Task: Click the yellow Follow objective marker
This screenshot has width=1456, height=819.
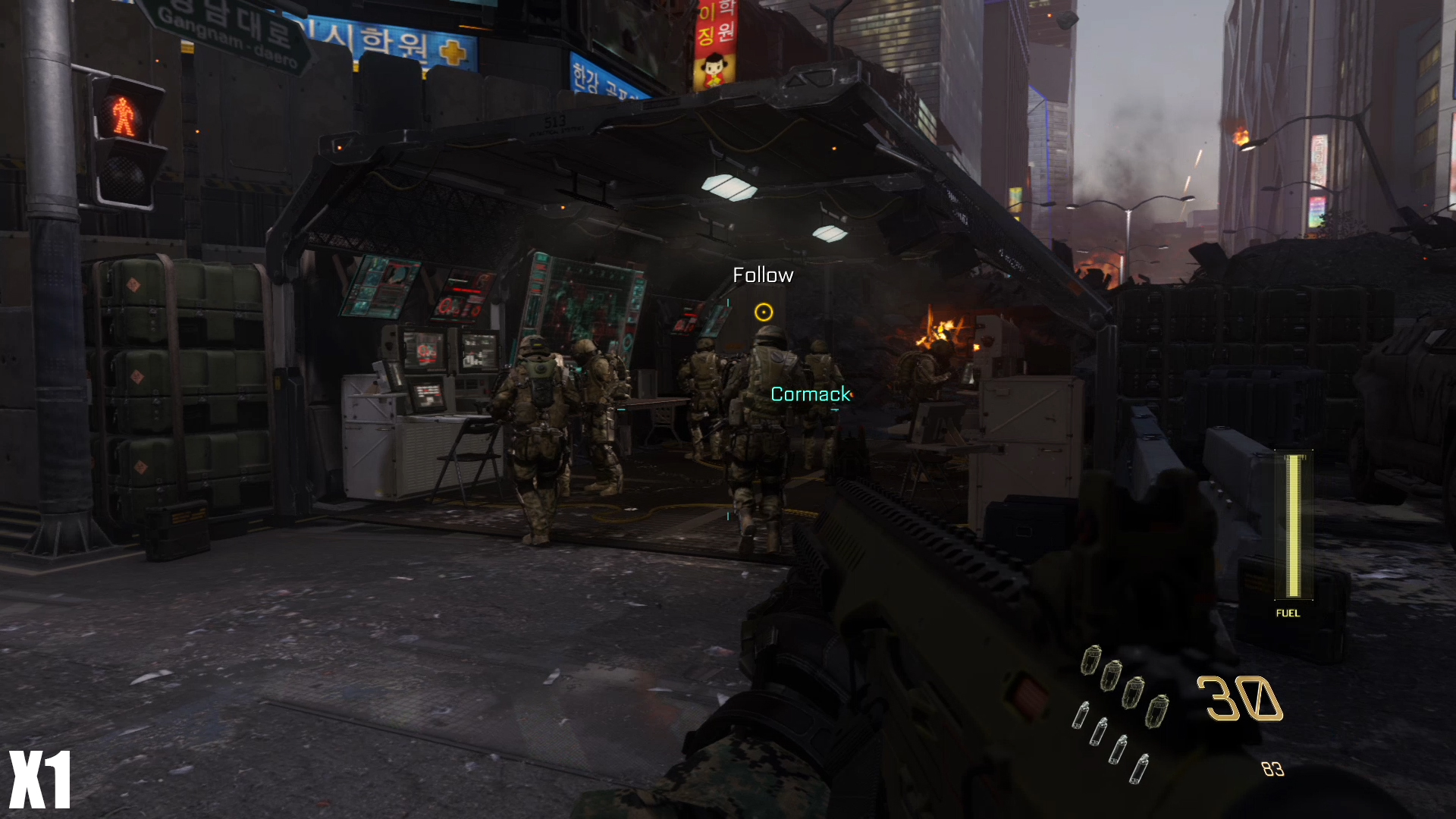Action: click(764, 312)
